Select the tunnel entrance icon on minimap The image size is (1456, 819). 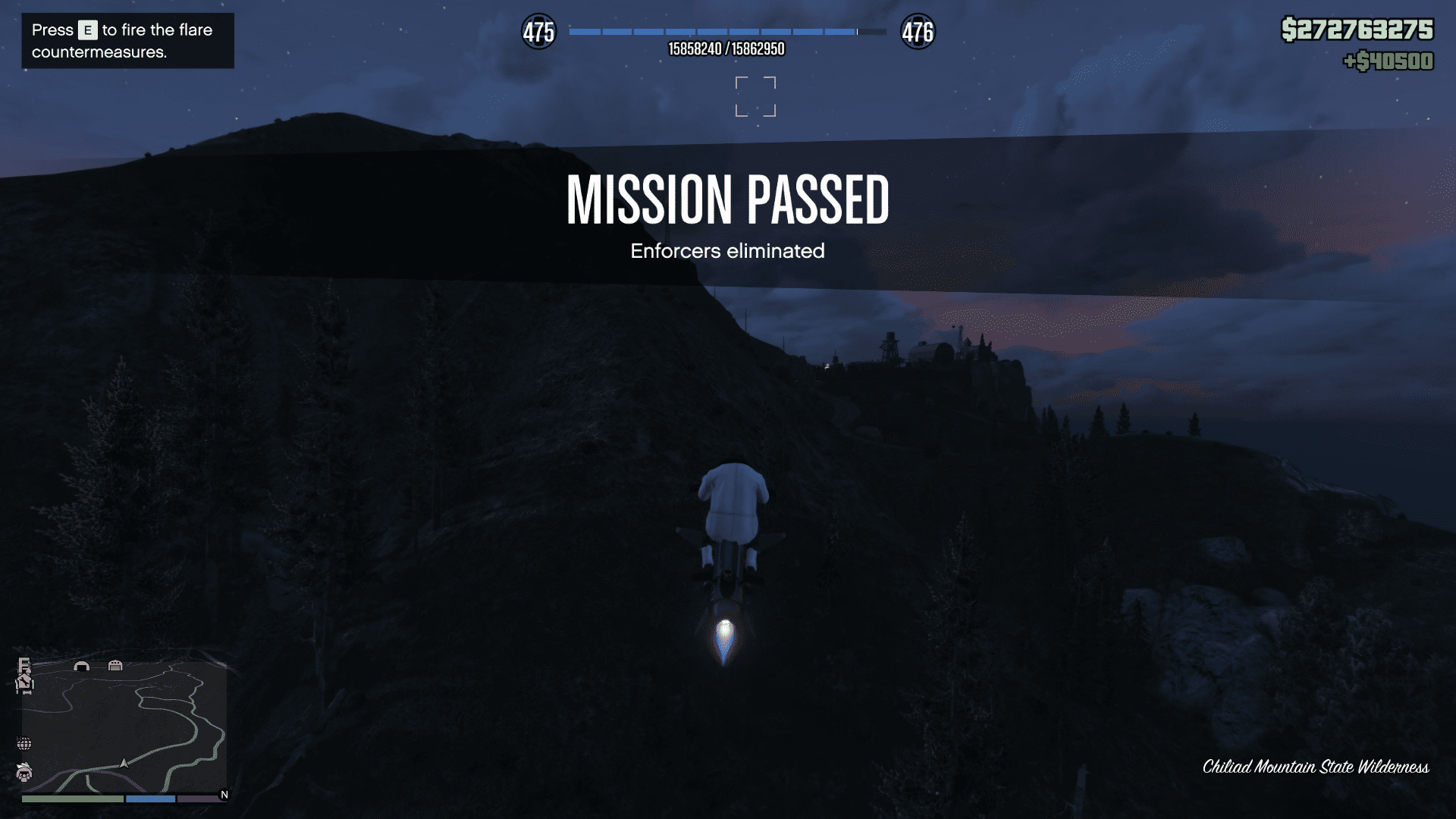pos(82,666)
